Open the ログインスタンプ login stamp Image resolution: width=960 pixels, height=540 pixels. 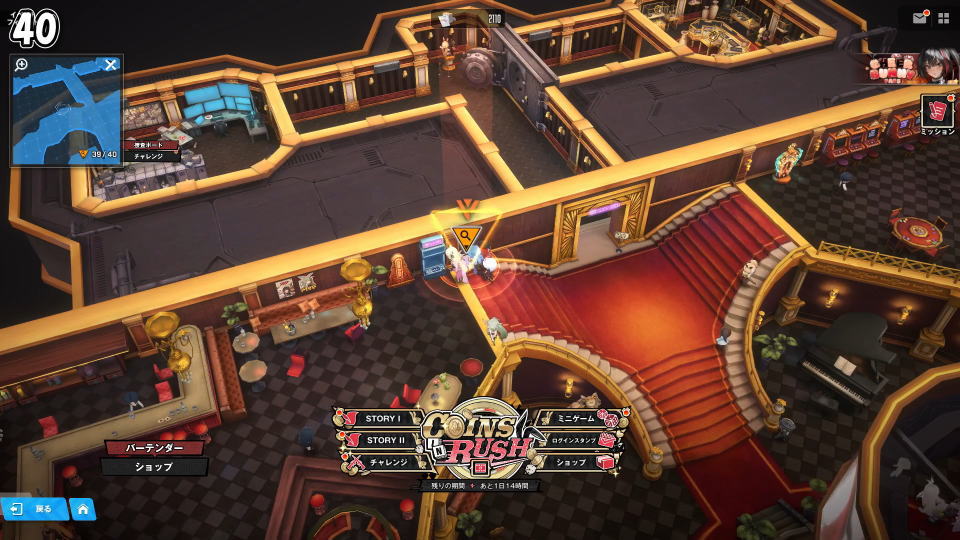point(578,440)
